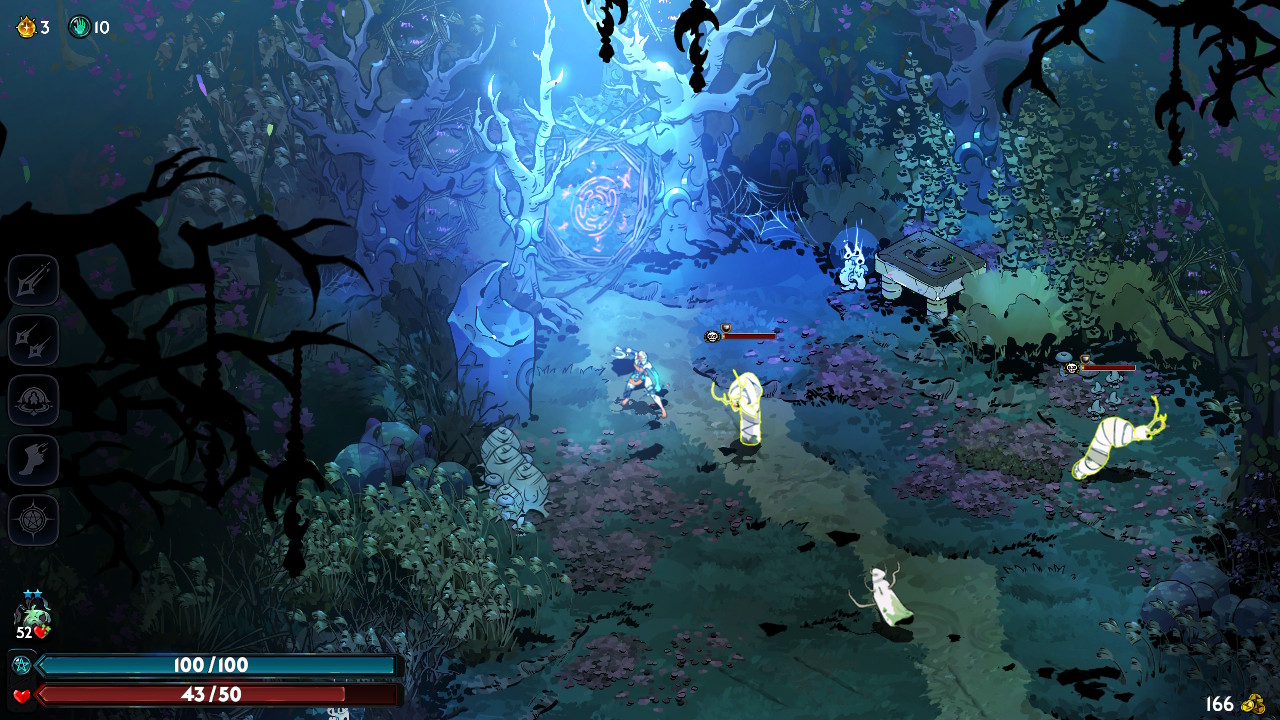Choose the Cast circle ability slot

point(34,400)
